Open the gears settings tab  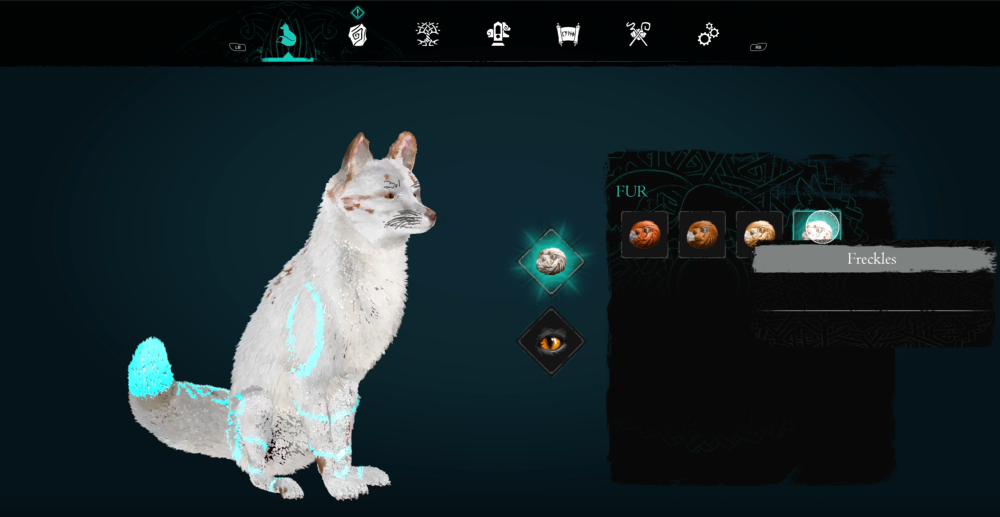[x=708, y=35]
